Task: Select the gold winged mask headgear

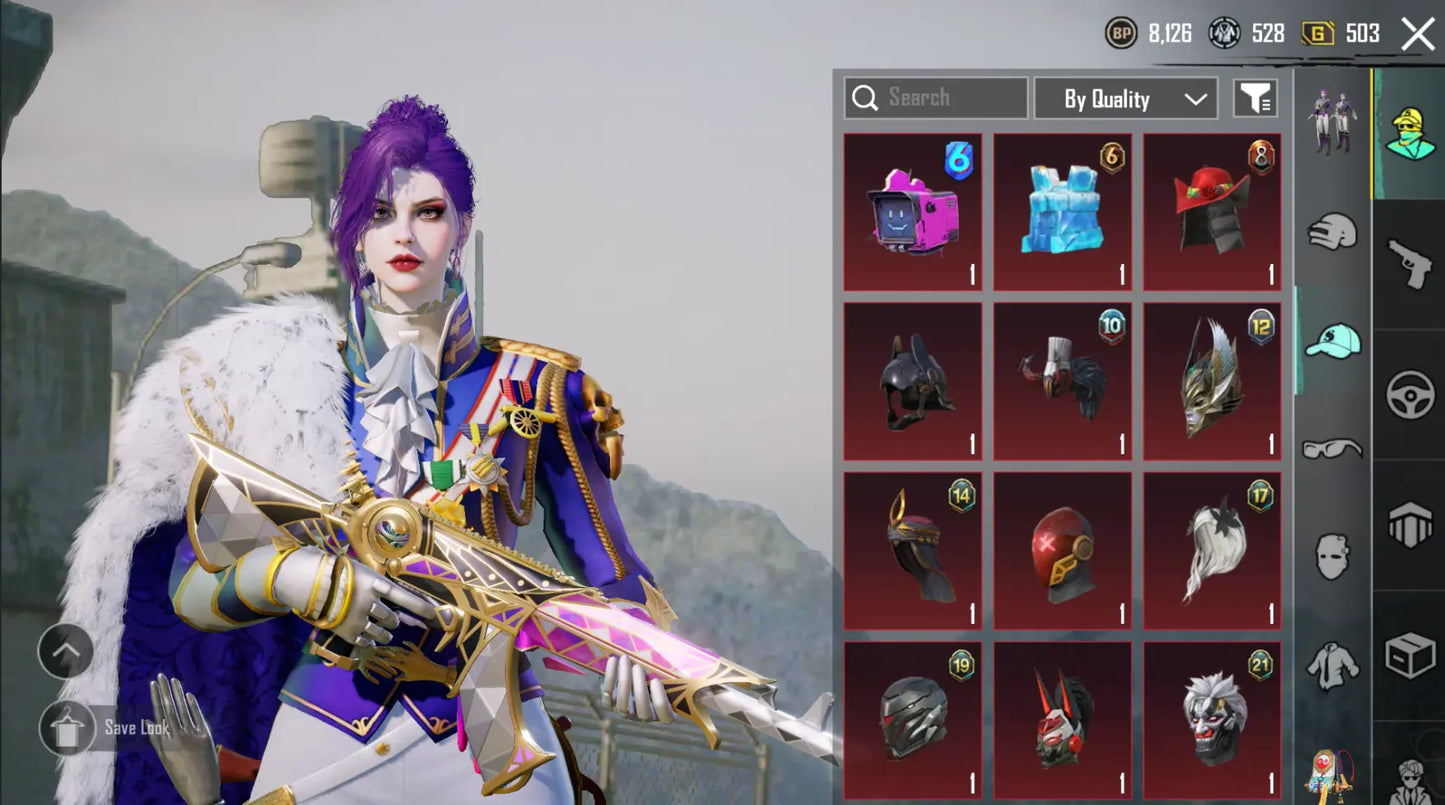Action: [x=1212, y=381]
